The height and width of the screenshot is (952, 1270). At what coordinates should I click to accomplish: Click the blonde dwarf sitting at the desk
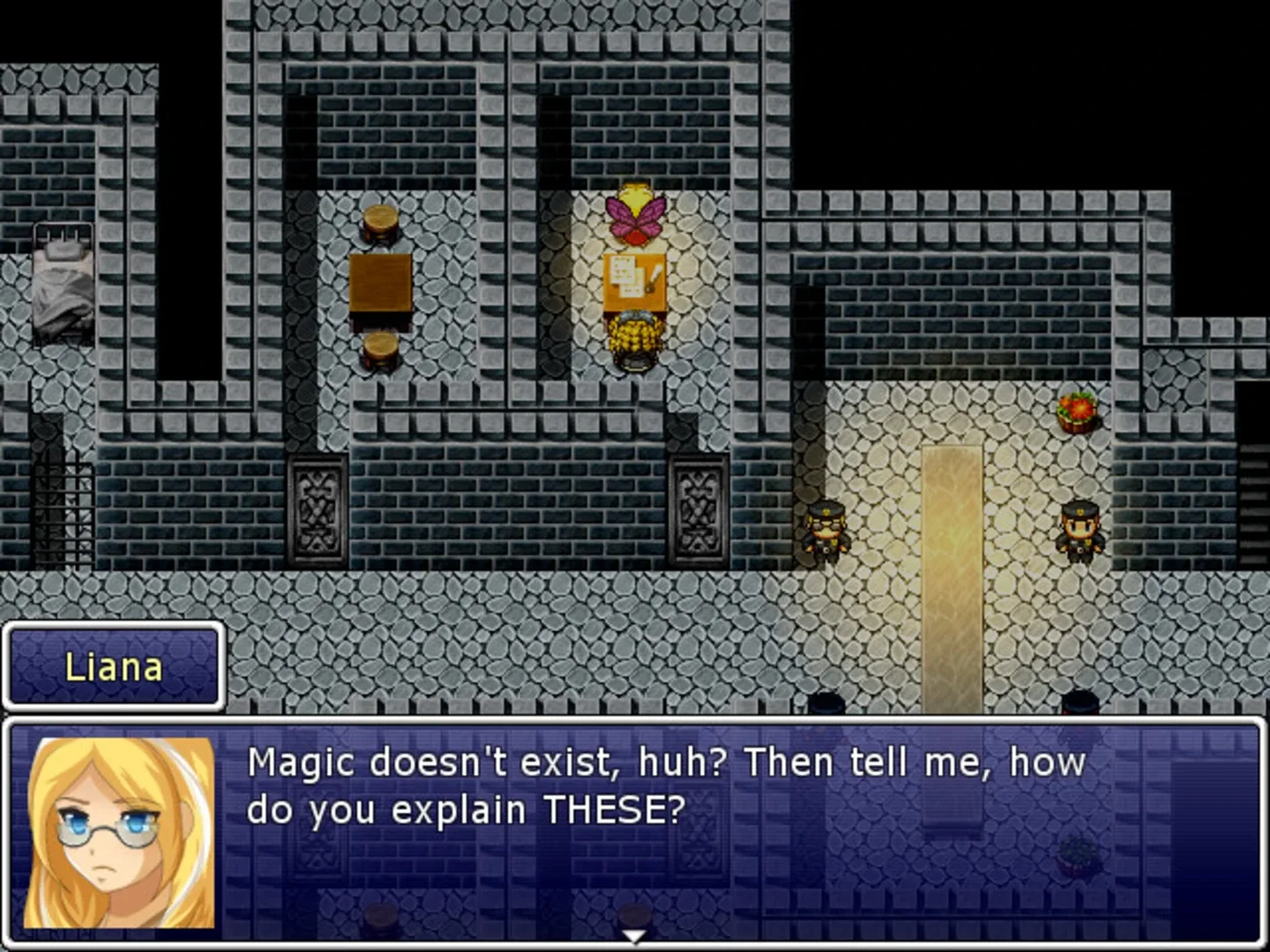coord(633,339)
